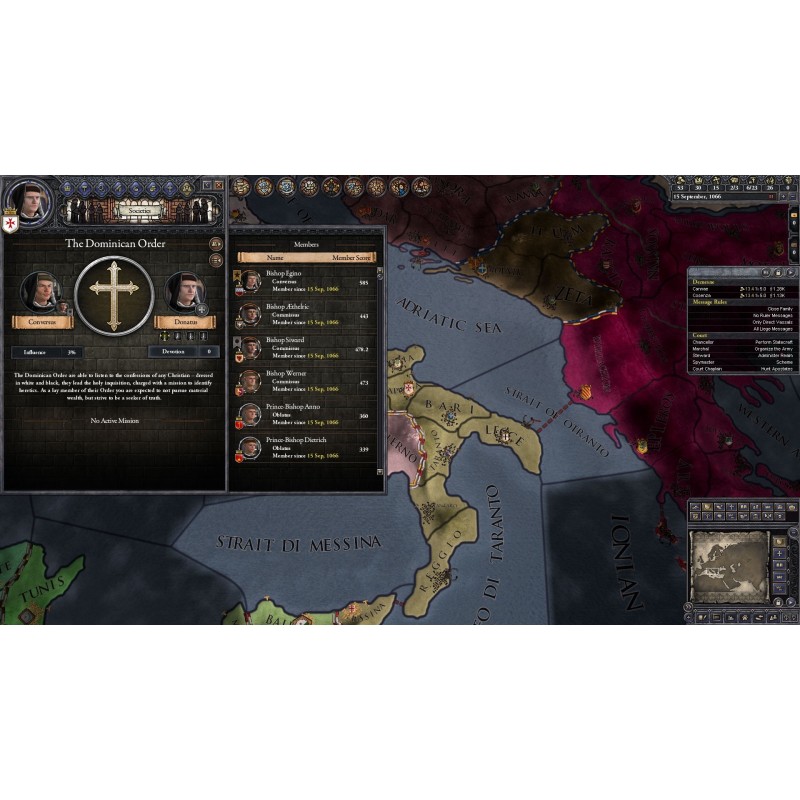This screenshot has width=800, height=800.
Task: Toggle game pause next to the date
Action: 772,197
